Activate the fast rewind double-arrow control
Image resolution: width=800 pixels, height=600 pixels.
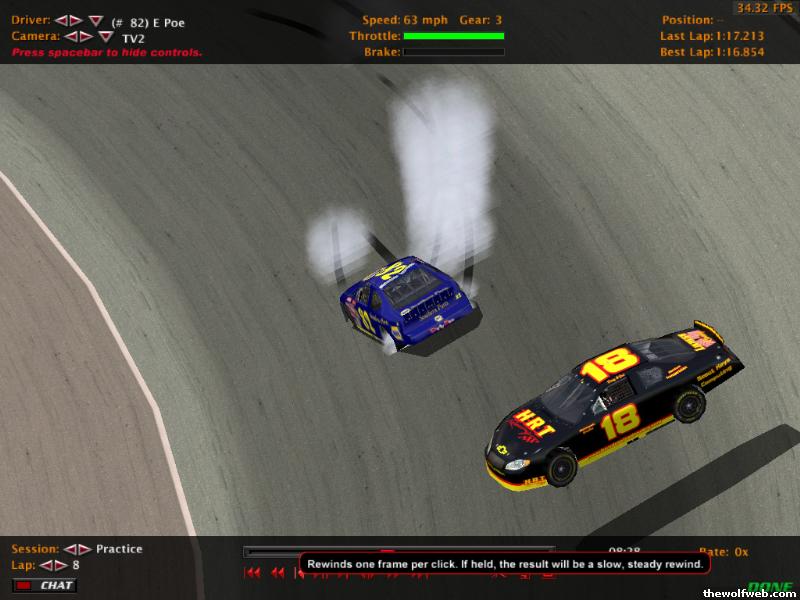[277, 573]
